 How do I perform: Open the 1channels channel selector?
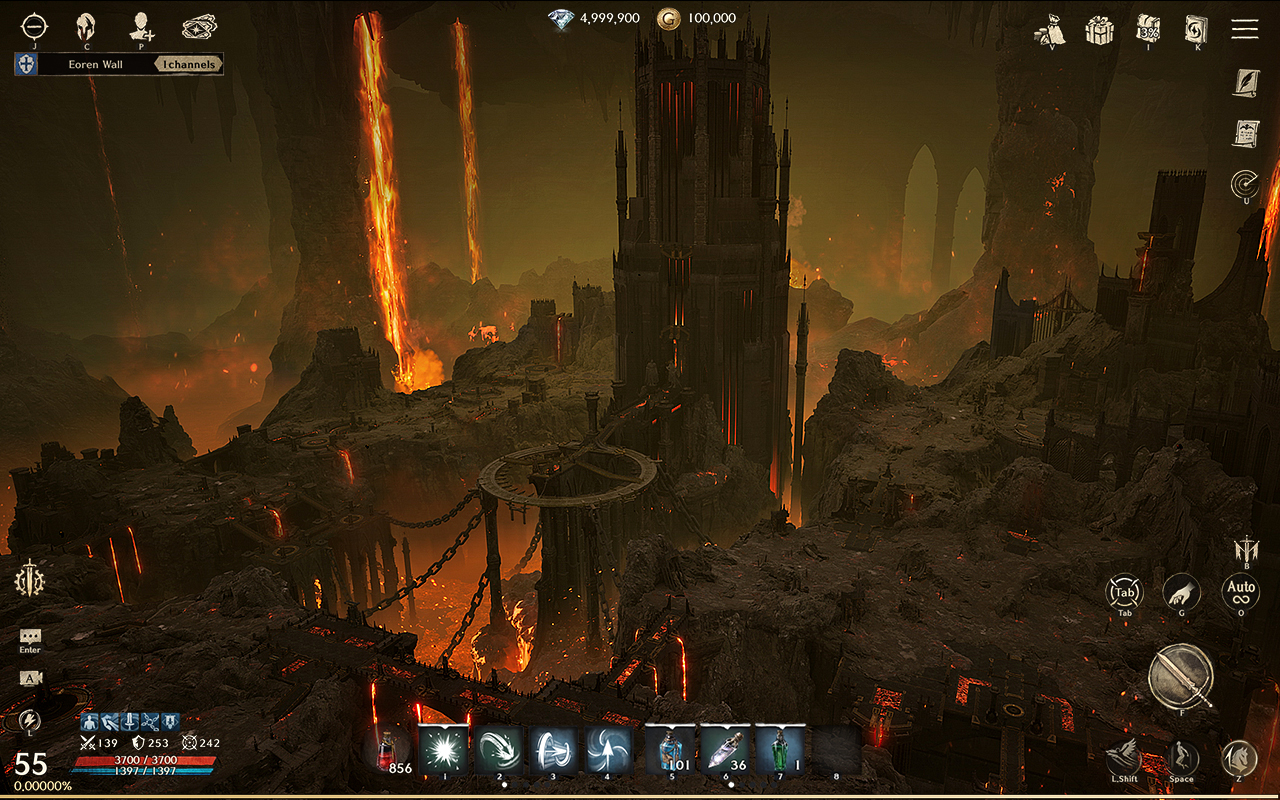[x=190, y=65]
